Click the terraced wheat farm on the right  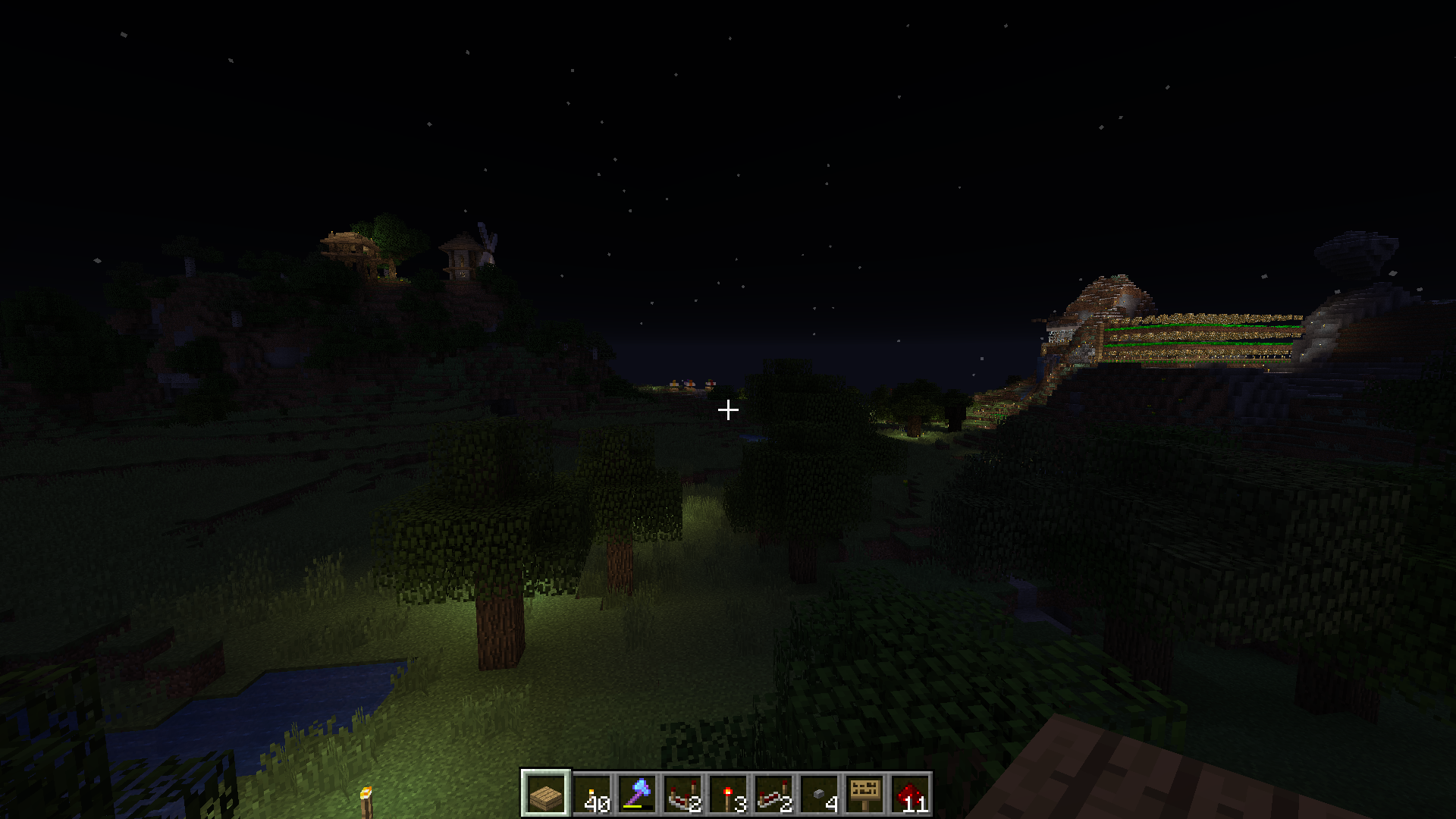[1191, 334]
